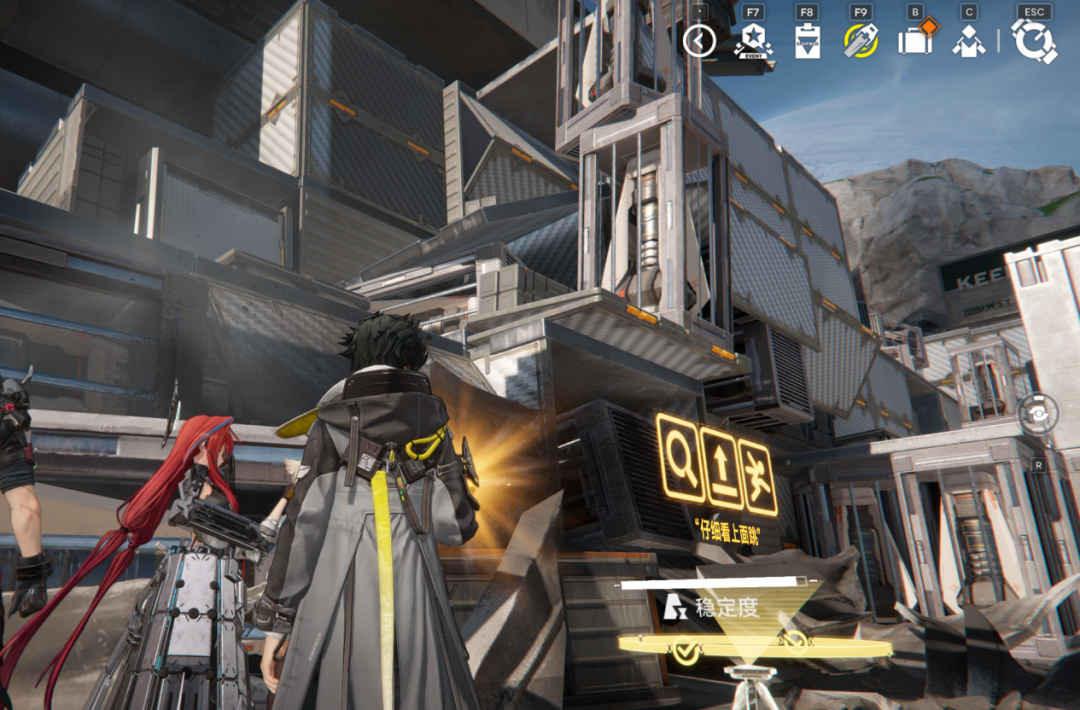
Task: Open the Event star badge icon
Action: pyautogui.click(x=752, y=41)
